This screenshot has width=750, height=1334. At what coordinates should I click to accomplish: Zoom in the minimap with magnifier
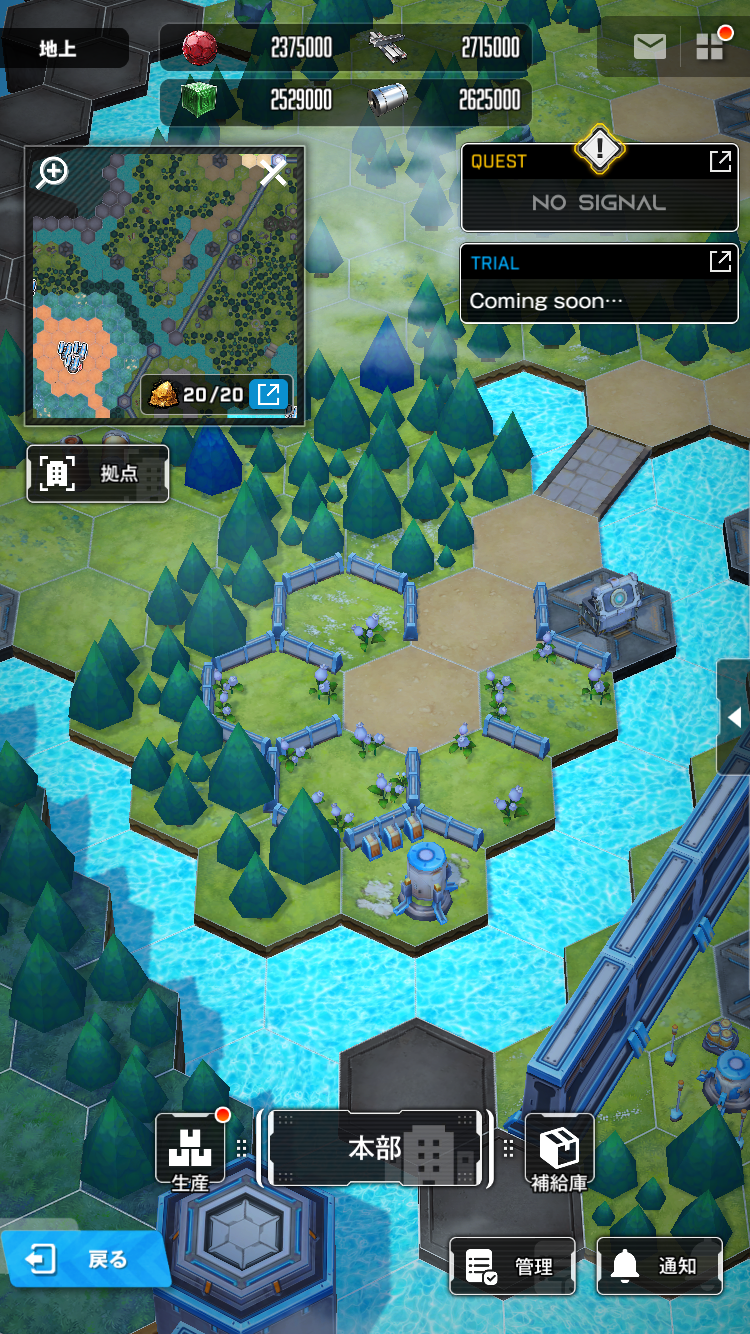coord(52,172)
